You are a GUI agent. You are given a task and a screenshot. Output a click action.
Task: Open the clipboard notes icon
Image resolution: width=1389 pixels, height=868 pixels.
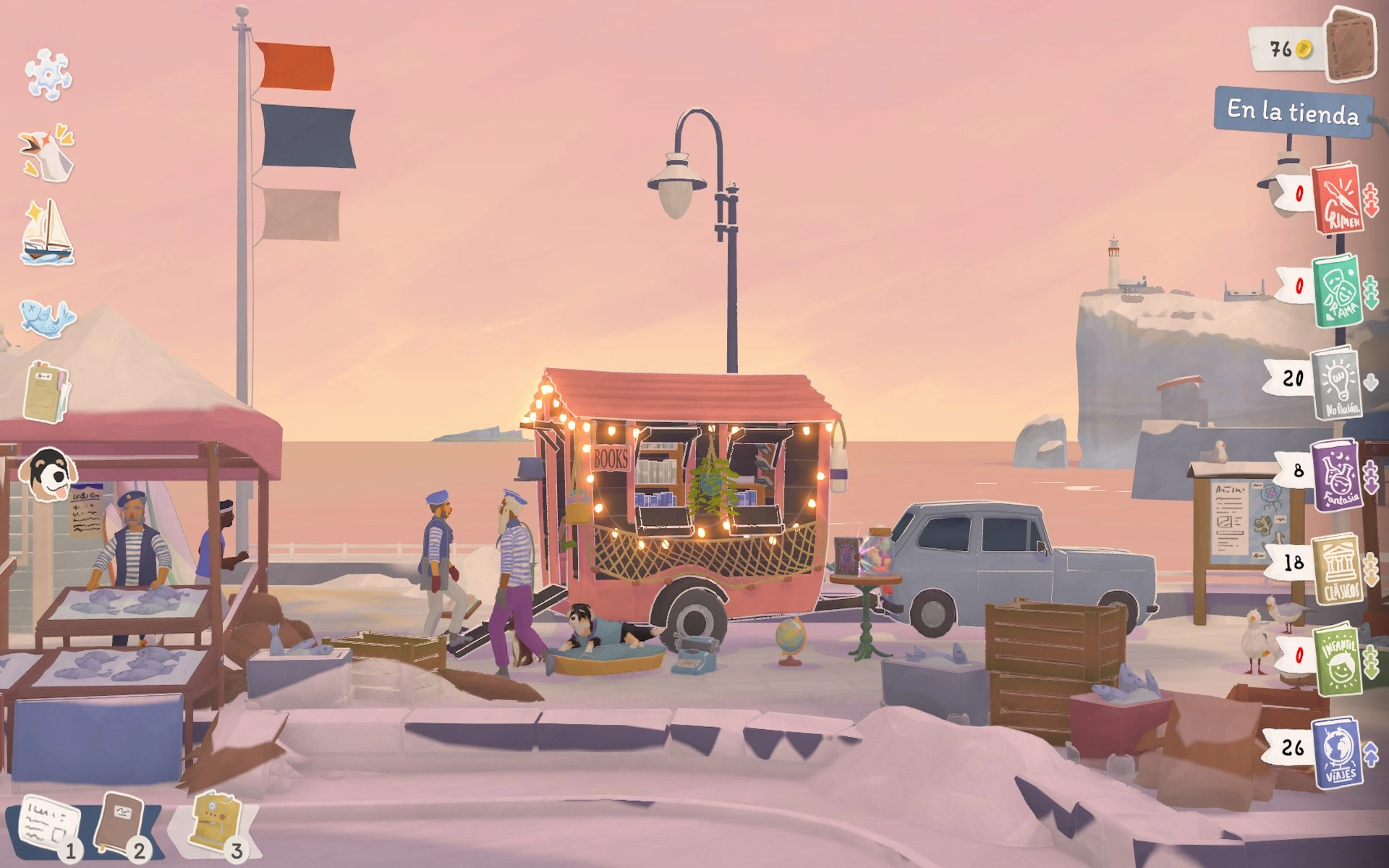pos(46,393)
